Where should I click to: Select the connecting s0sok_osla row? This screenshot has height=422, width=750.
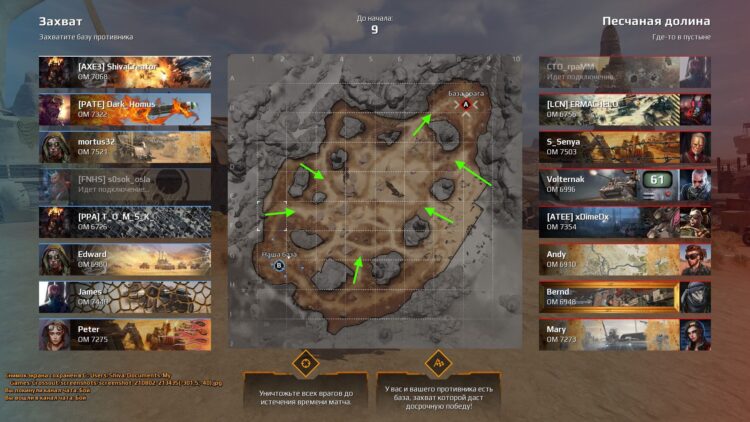[125, 184]
